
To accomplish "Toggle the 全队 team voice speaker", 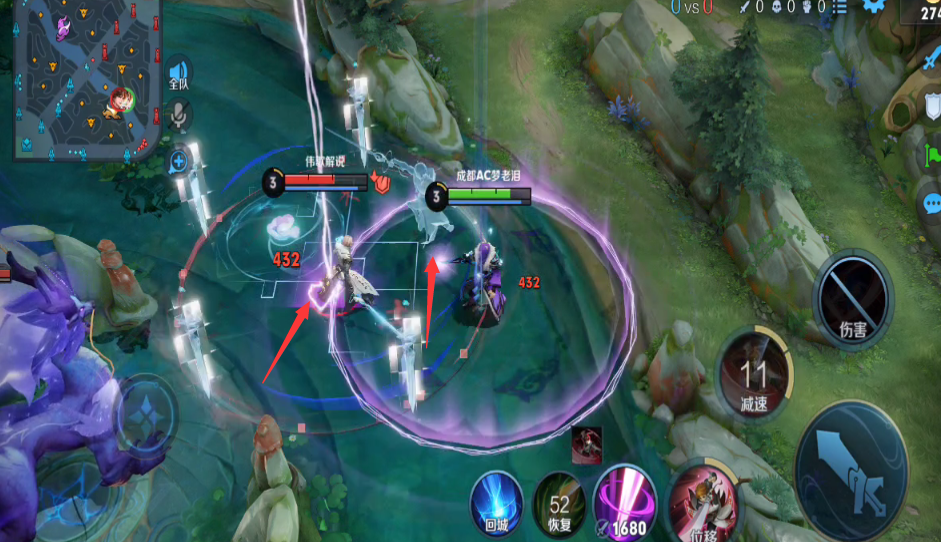I will click(179, 73).
